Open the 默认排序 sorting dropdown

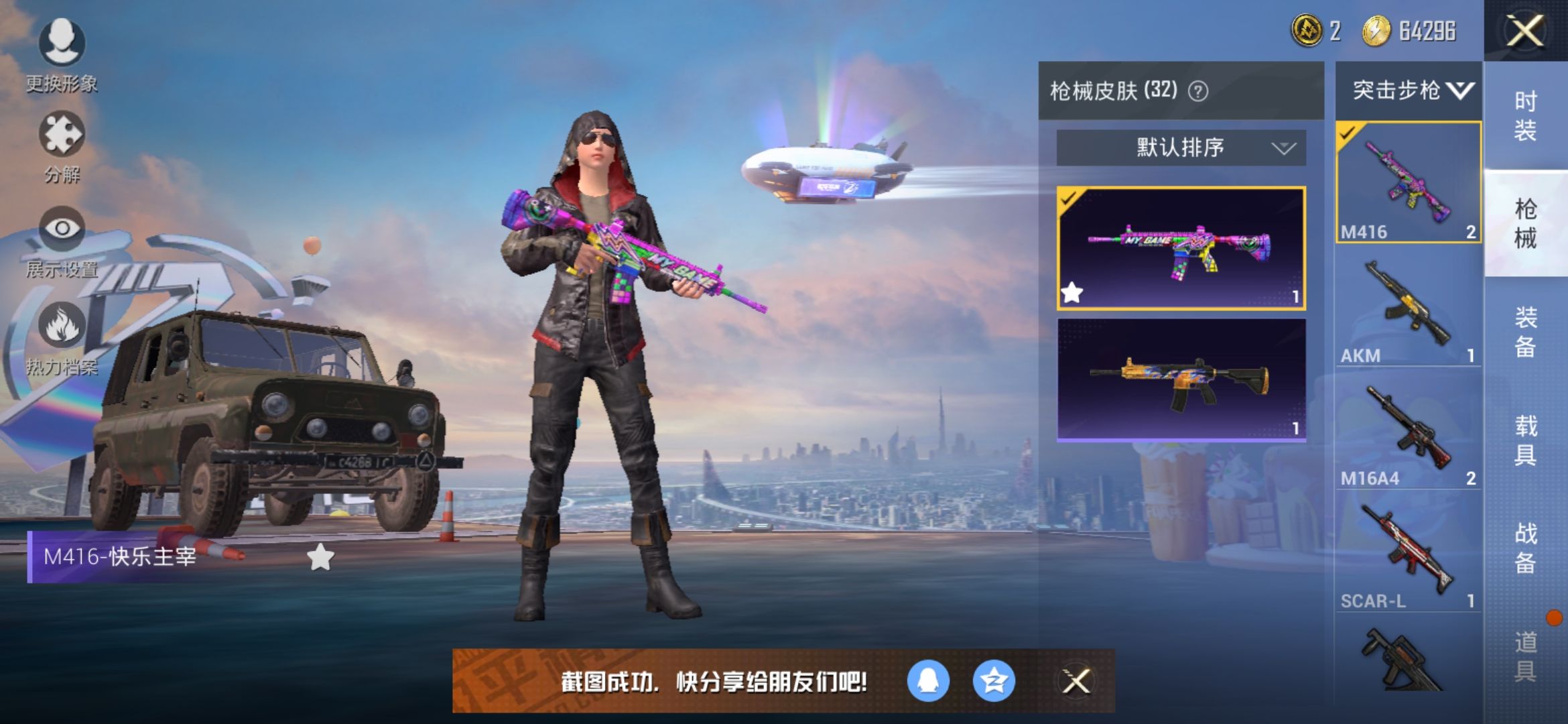point(1179,147)
